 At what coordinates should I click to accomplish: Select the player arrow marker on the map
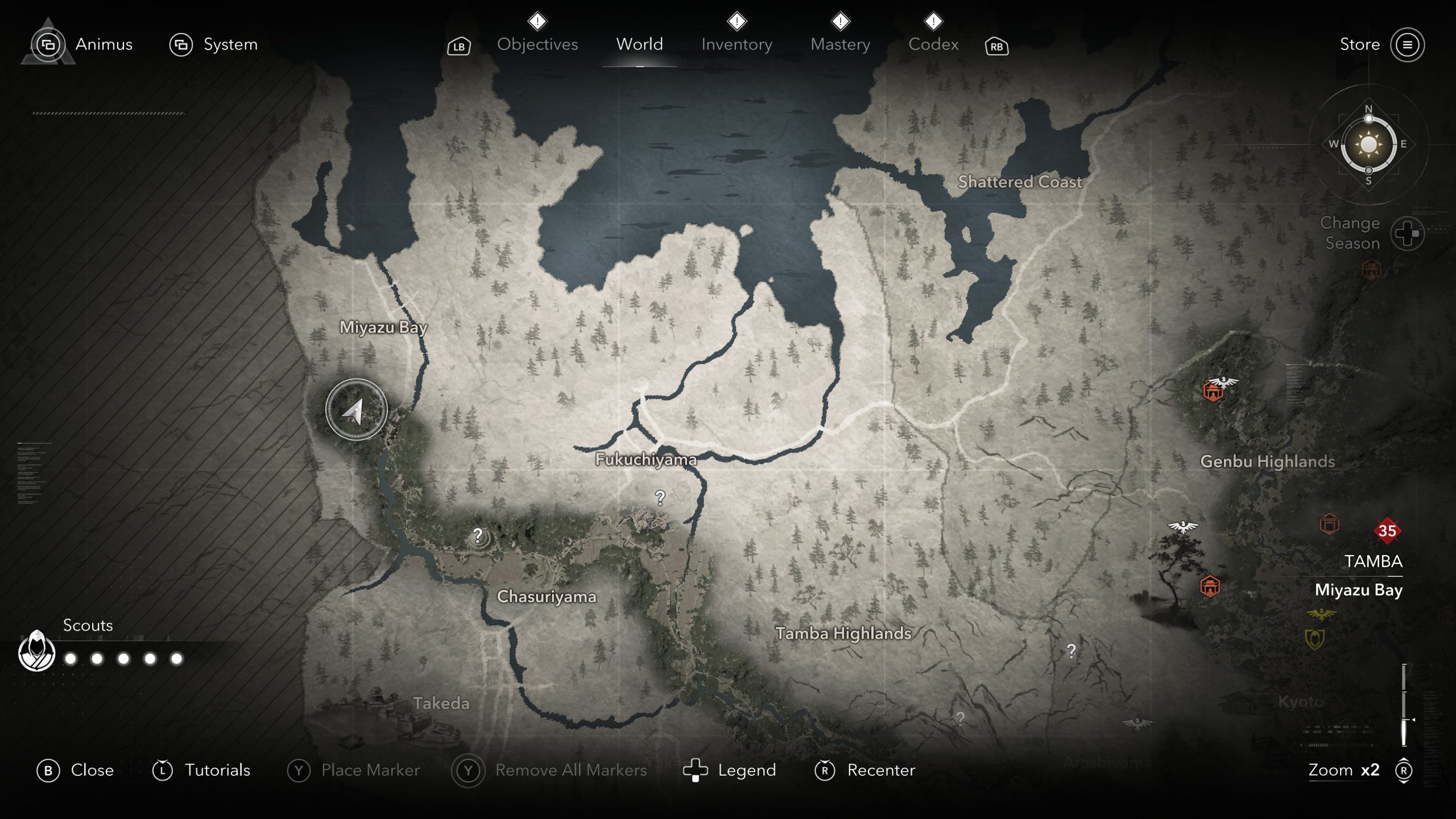pyautogui.click(x=357, y=410)
